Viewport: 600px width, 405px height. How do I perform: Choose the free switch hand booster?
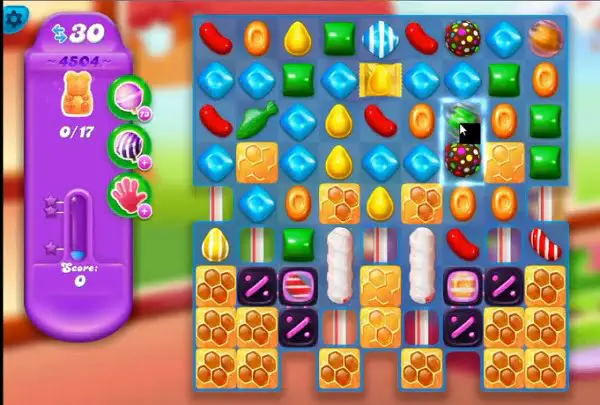126,190
